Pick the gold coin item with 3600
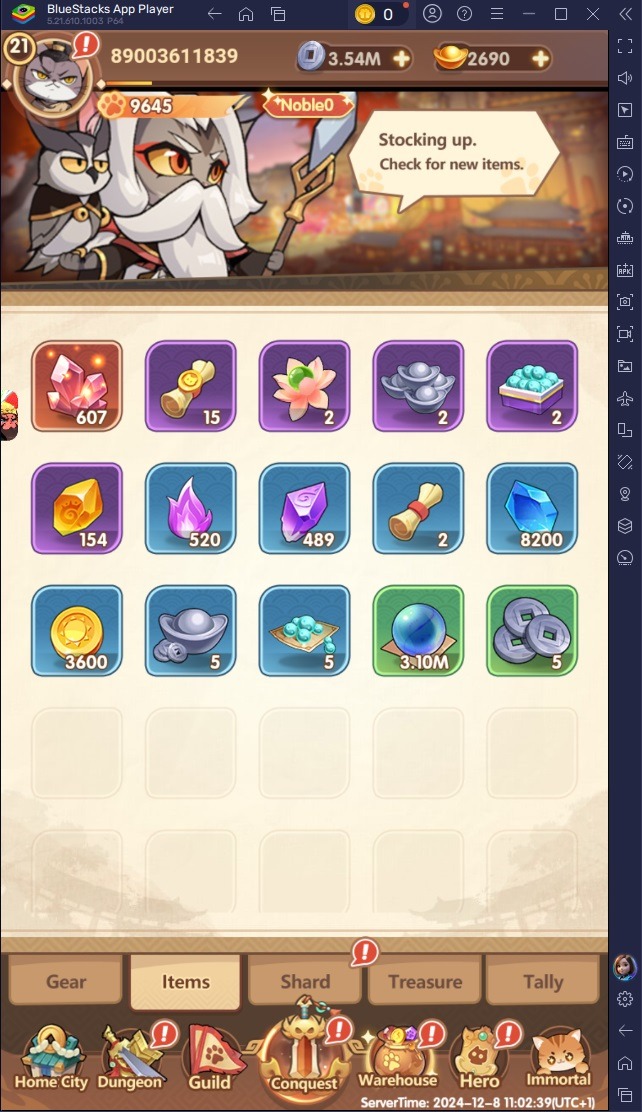The image size is (642, 1112). (77, 631)
